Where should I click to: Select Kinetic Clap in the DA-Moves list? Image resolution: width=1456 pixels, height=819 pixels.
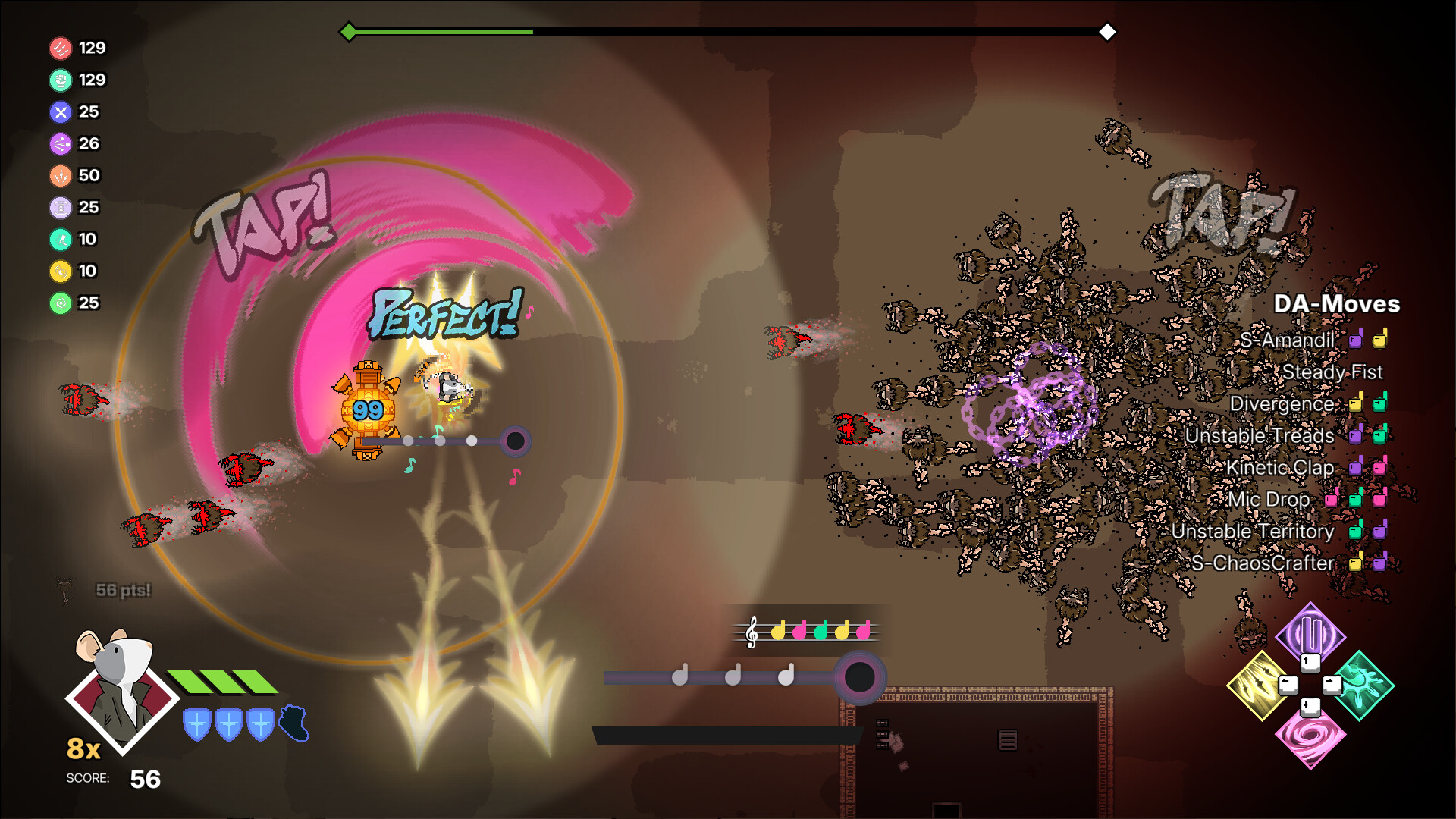coord(1282,468)
